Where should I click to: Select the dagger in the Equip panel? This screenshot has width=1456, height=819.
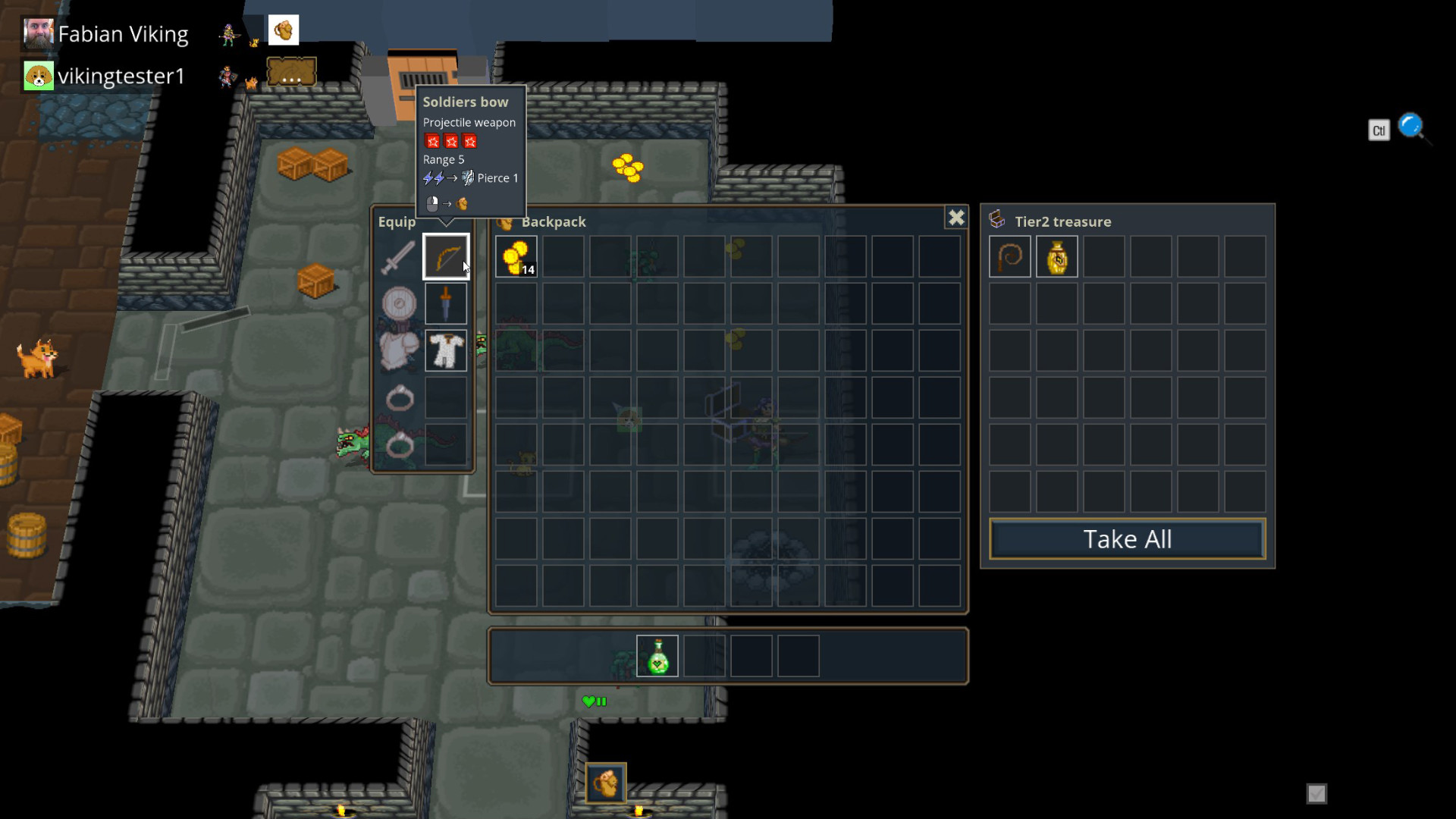click(x=446, y=303)
